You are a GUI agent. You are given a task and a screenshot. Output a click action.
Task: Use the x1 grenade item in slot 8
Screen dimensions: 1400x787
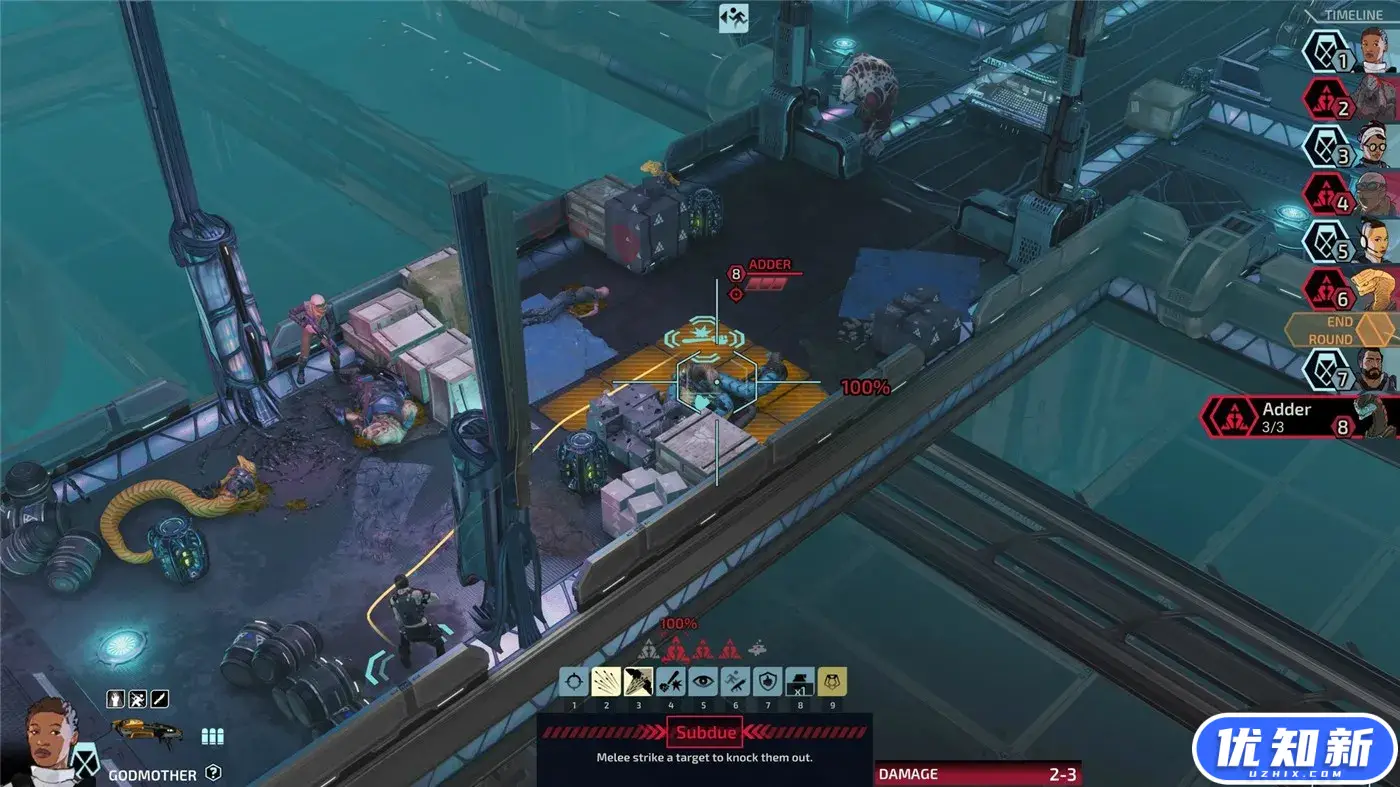[800, 682]
